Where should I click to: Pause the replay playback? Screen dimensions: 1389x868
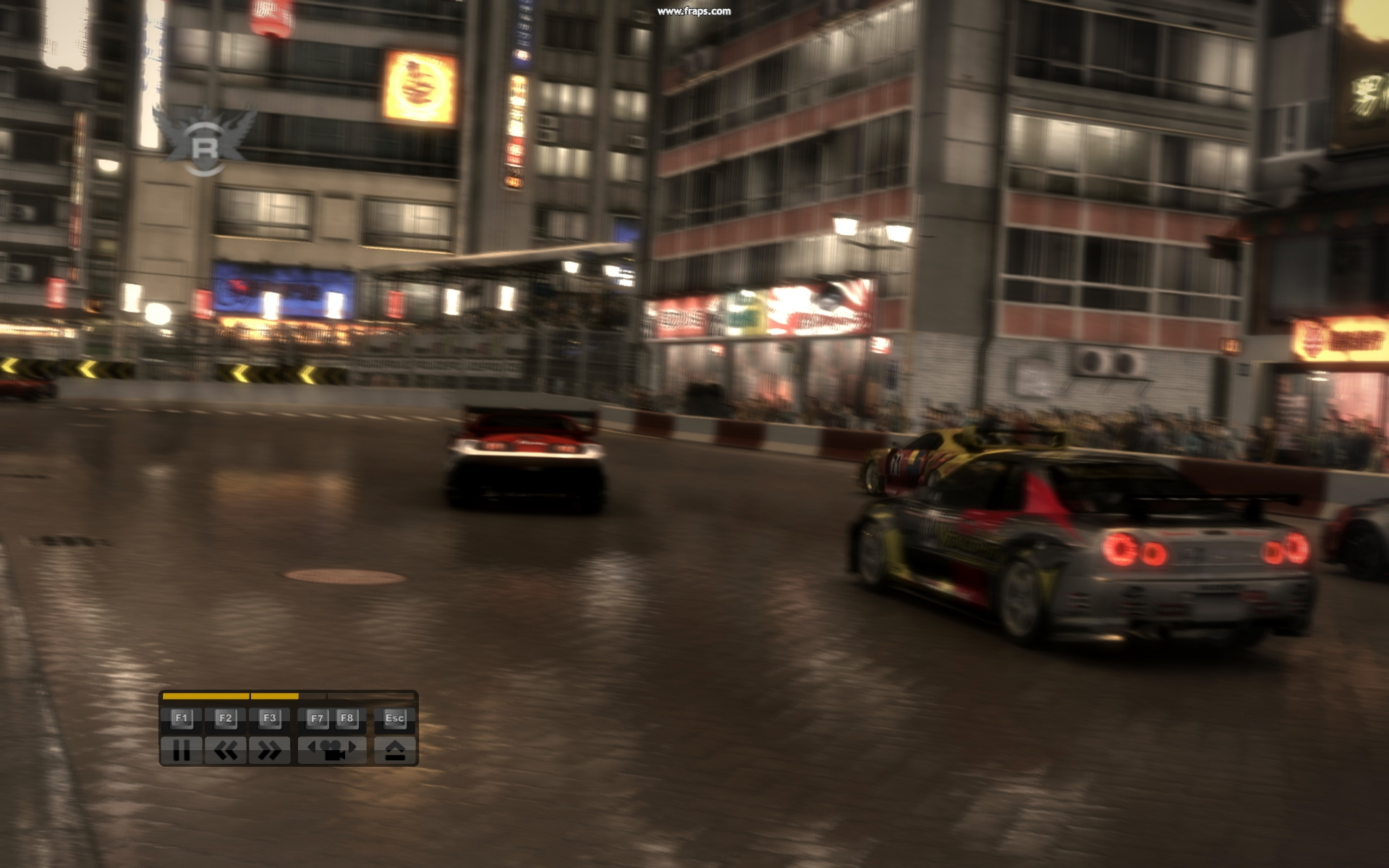pos(181,751)
